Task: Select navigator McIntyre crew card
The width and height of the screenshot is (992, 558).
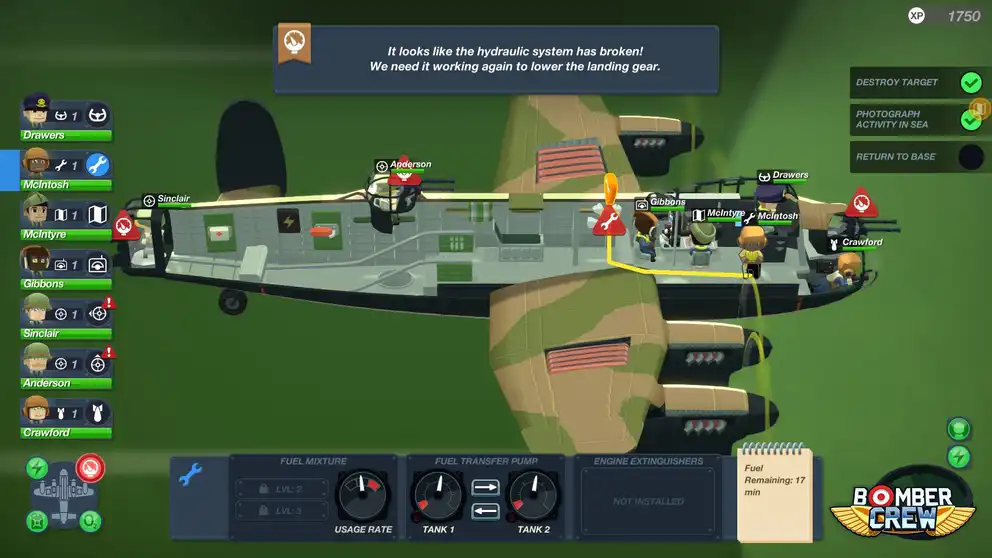Action: [x=66, y=214]
